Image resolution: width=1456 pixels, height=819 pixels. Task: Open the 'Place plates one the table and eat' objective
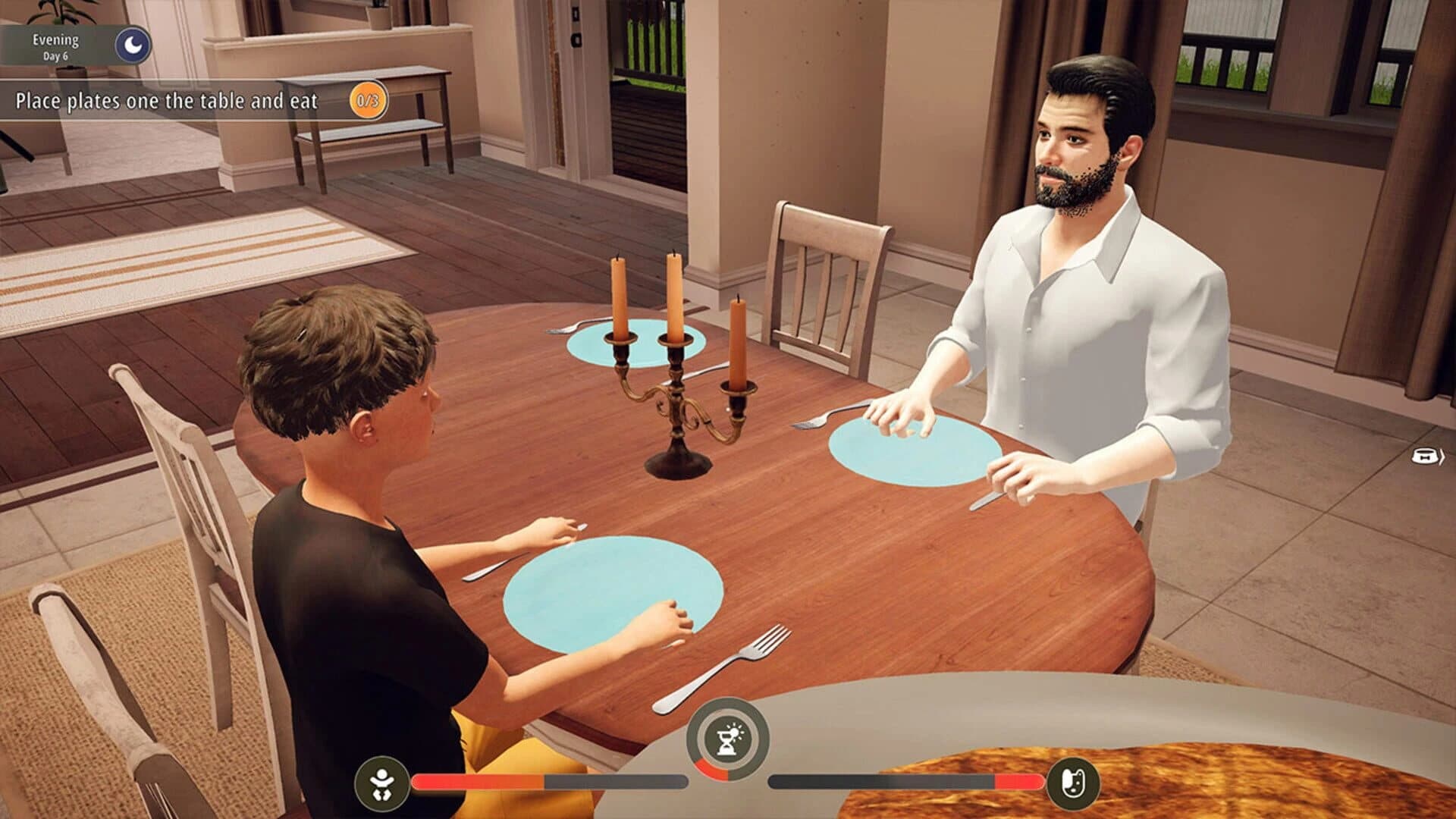[167, 98]
